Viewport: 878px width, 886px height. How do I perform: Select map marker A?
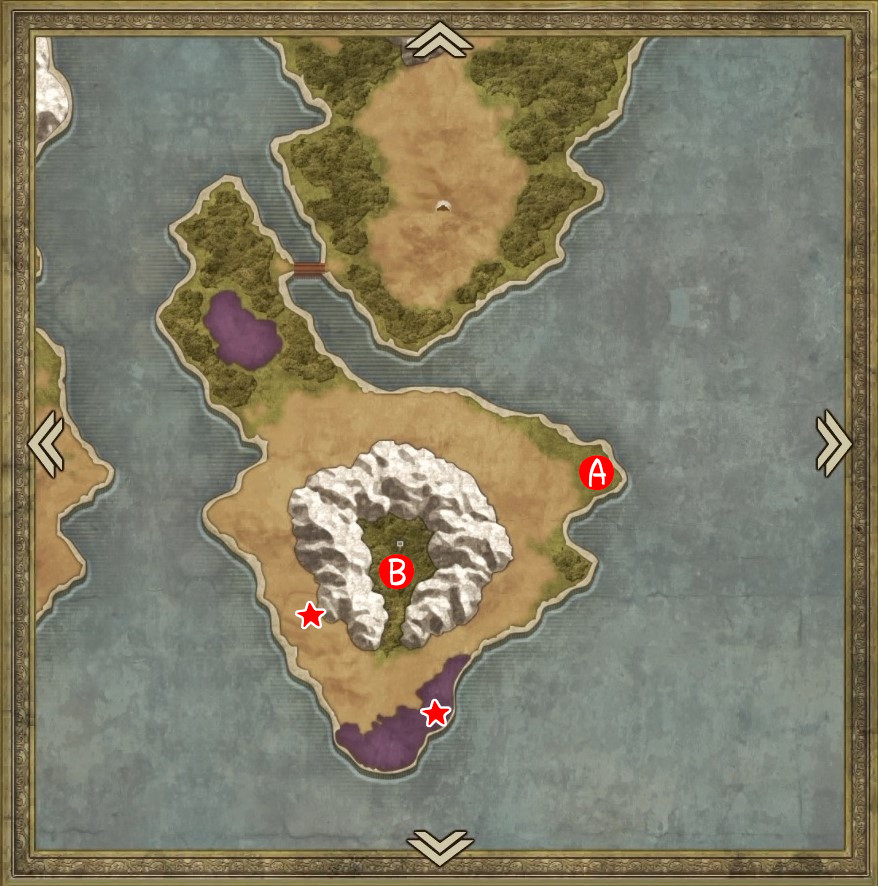coord(597,473)
